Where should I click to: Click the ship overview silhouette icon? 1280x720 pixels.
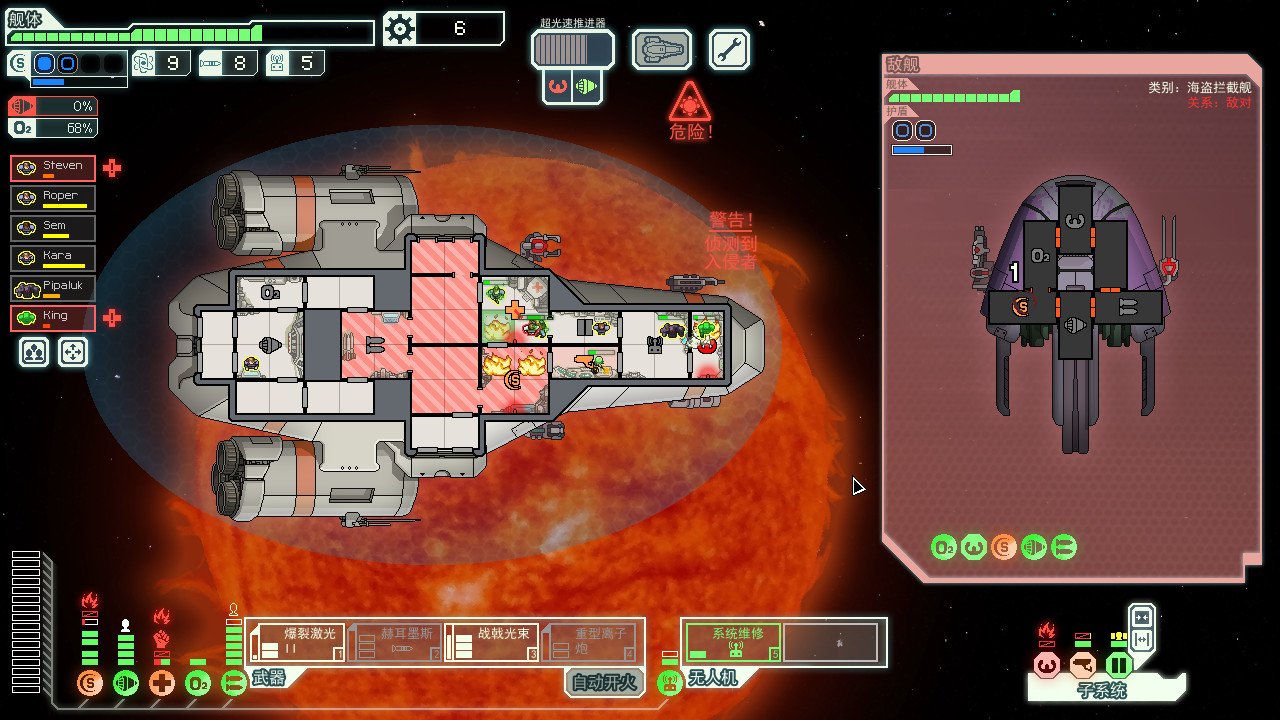[x=661, y=48]
